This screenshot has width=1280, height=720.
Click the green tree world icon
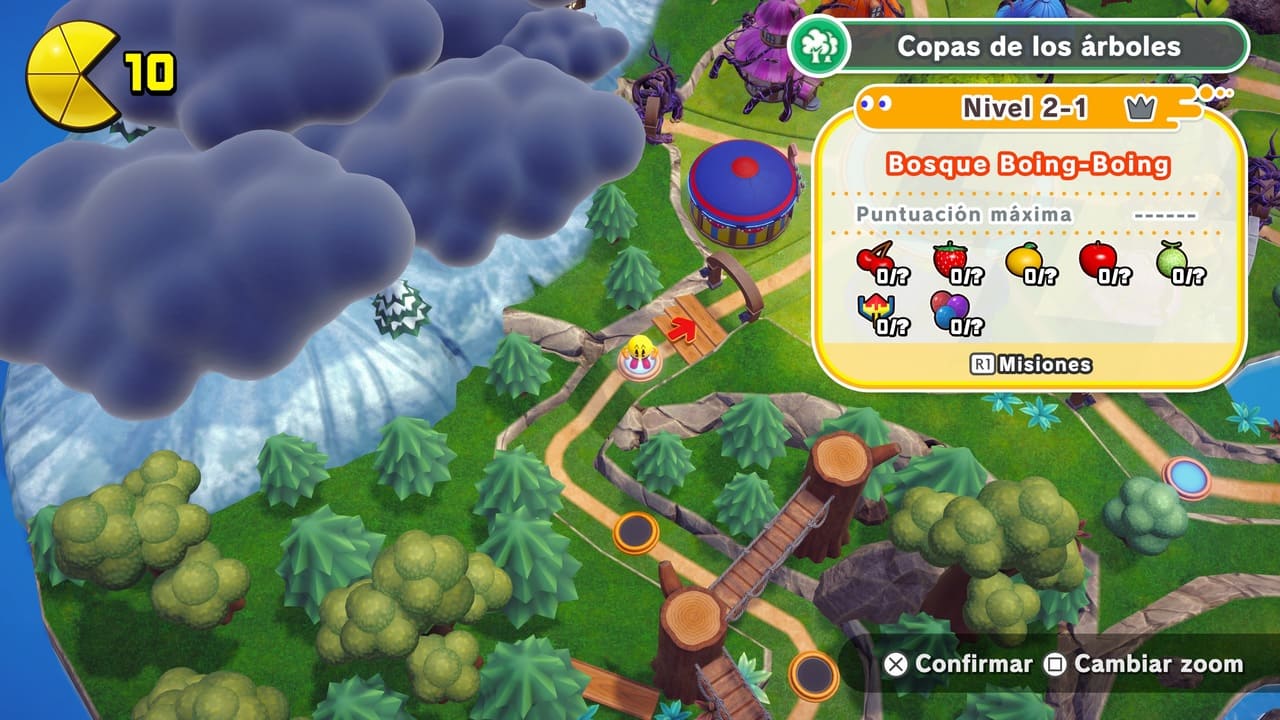(819, 46)
